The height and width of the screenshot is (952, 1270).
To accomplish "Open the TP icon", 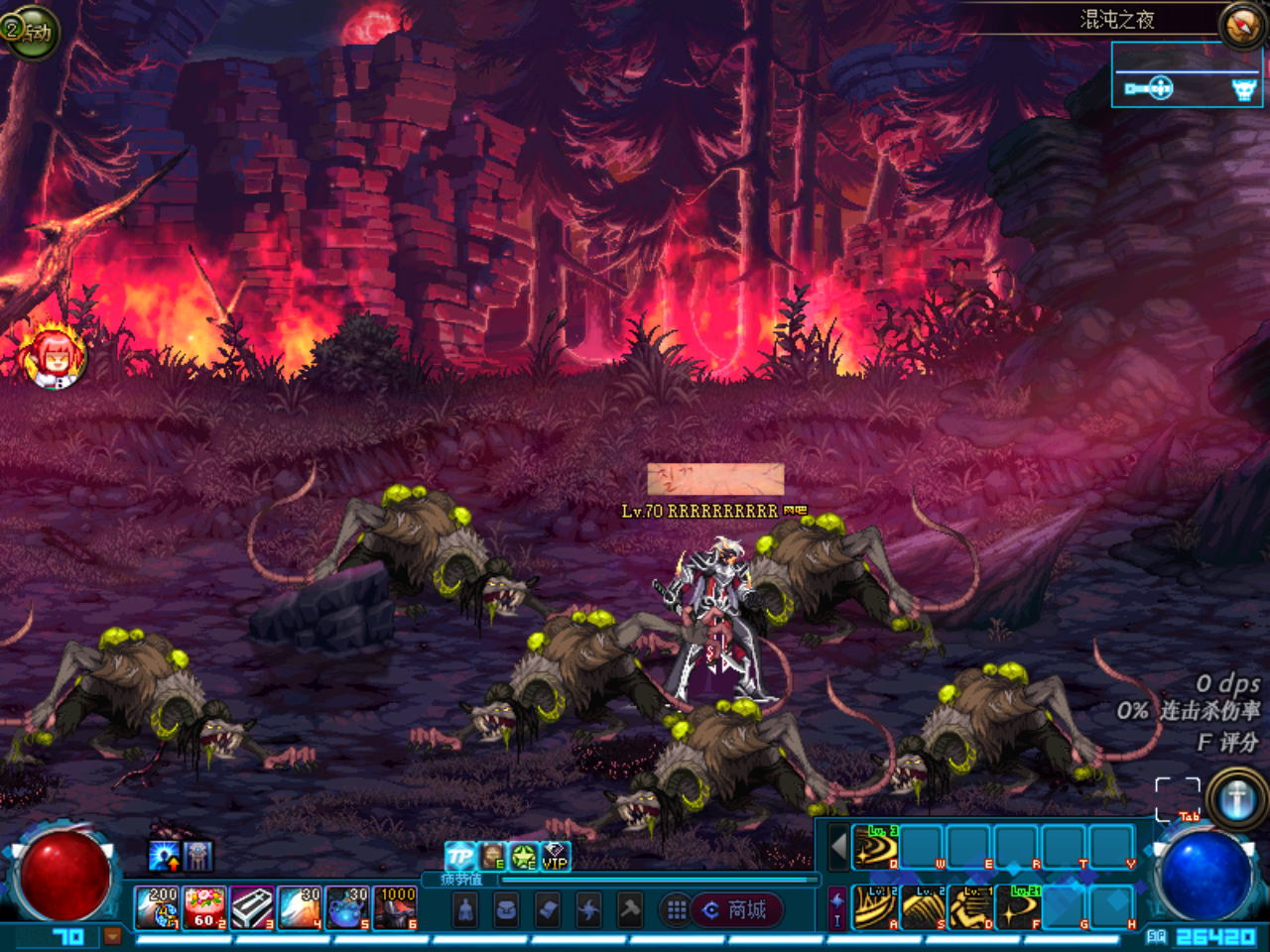I will pyautogui.click(x=459, y=856).
